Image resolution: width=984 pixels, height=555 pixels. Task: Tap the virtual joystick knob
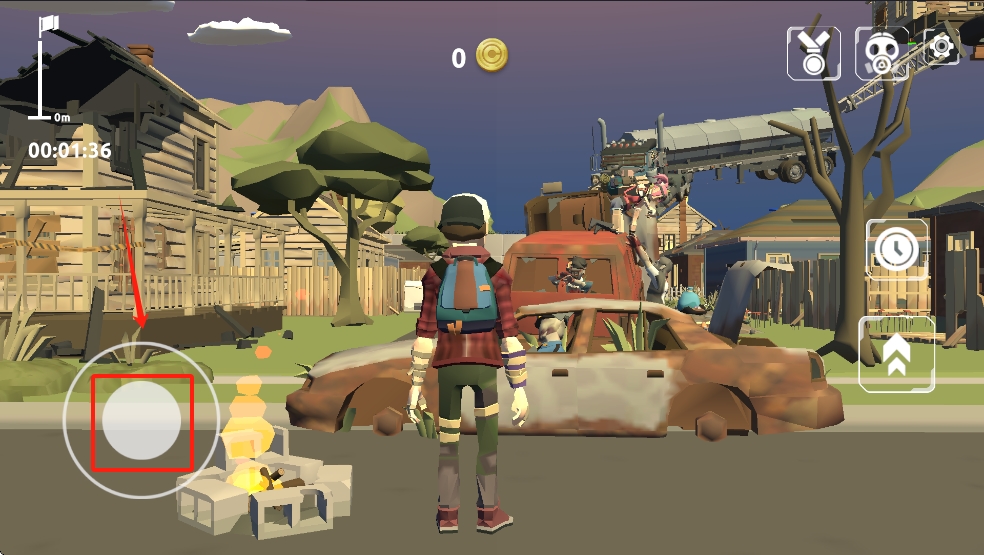pyautogui.click(x=142, y=421)
